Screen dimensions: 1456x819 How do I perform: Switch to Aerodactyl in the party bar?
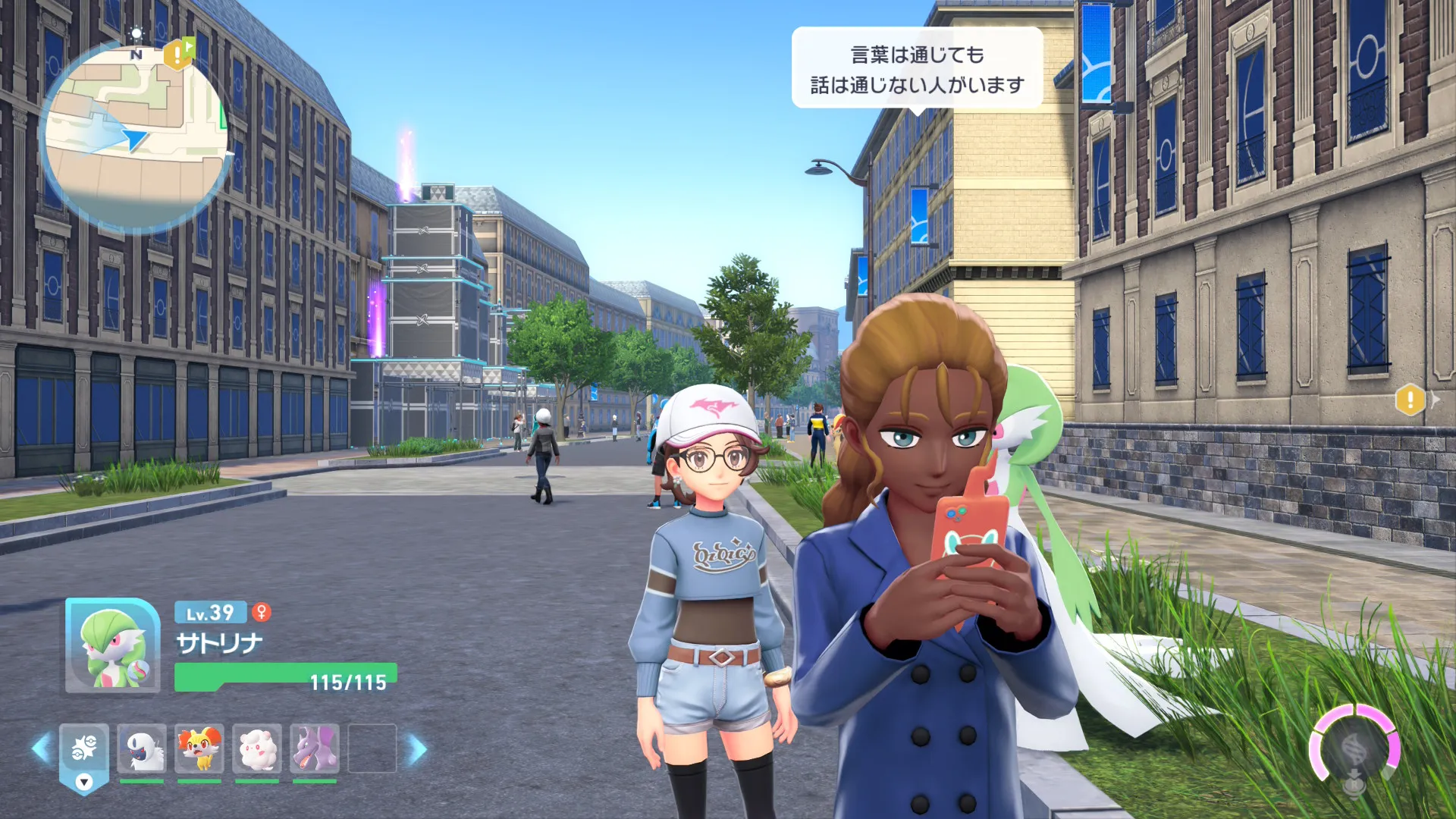(x=315, y=748)
